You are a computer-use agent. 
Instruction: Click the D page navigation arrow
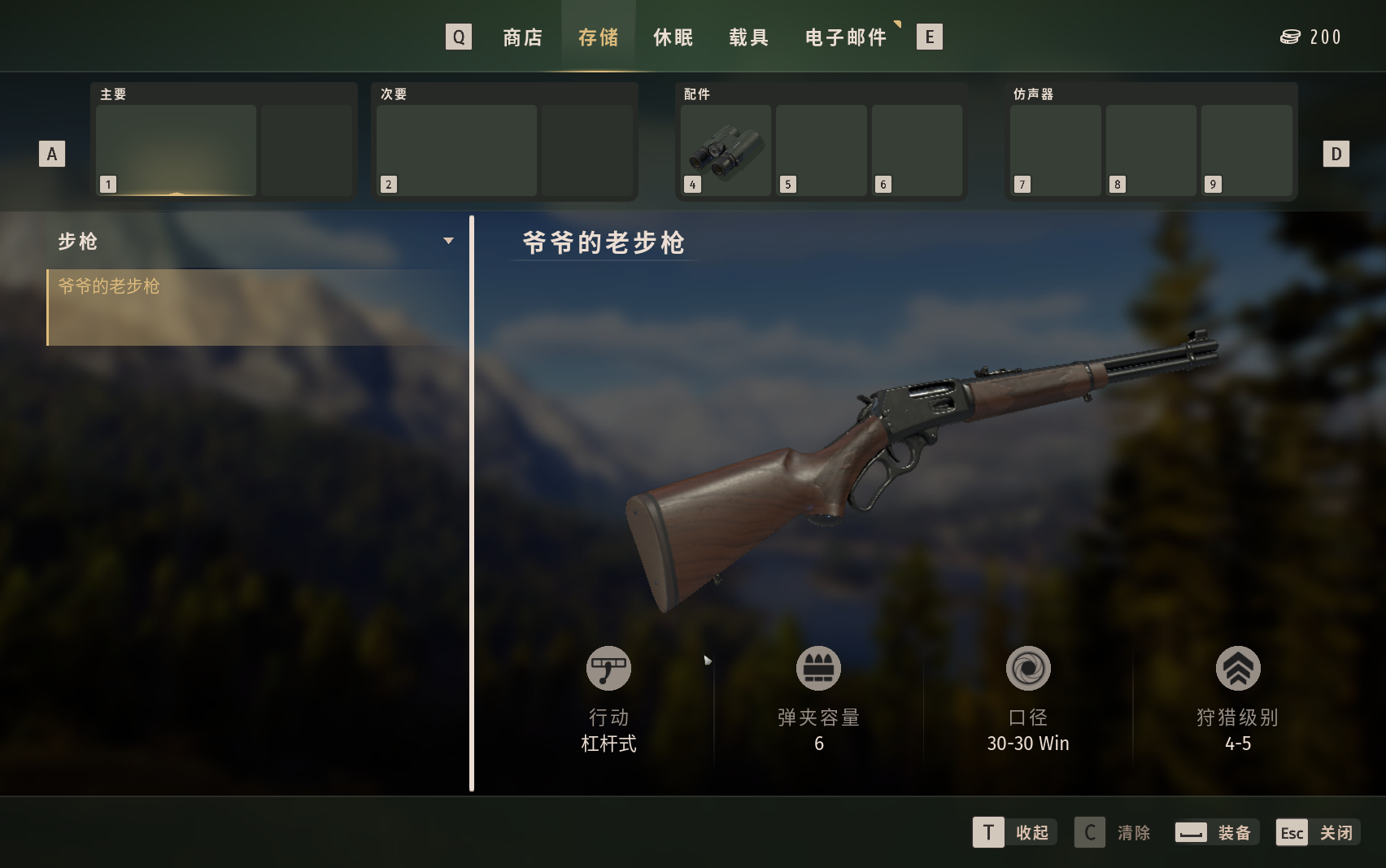1336,153
